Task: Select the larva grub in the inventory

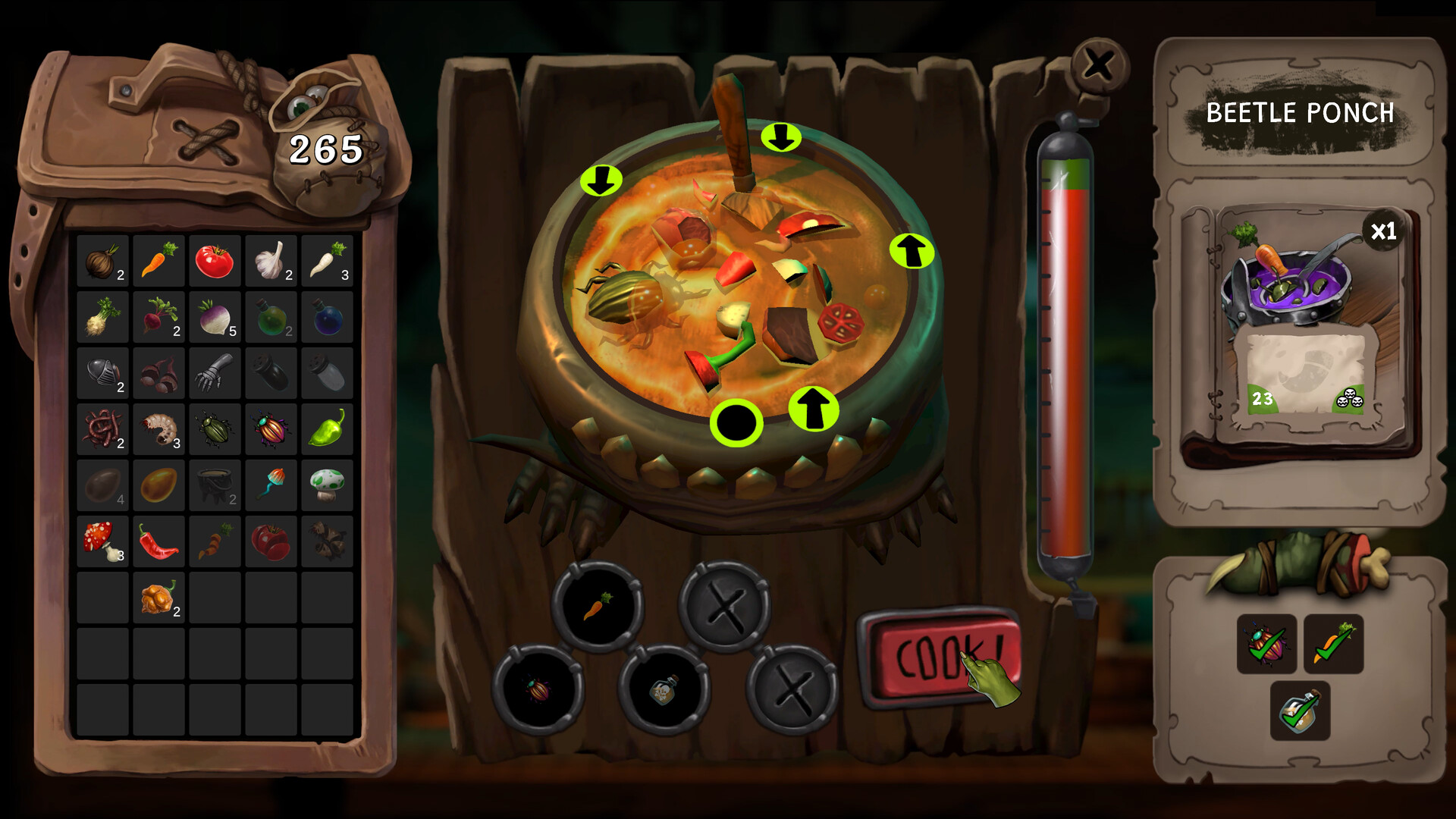Action: (x=158, y=428)
